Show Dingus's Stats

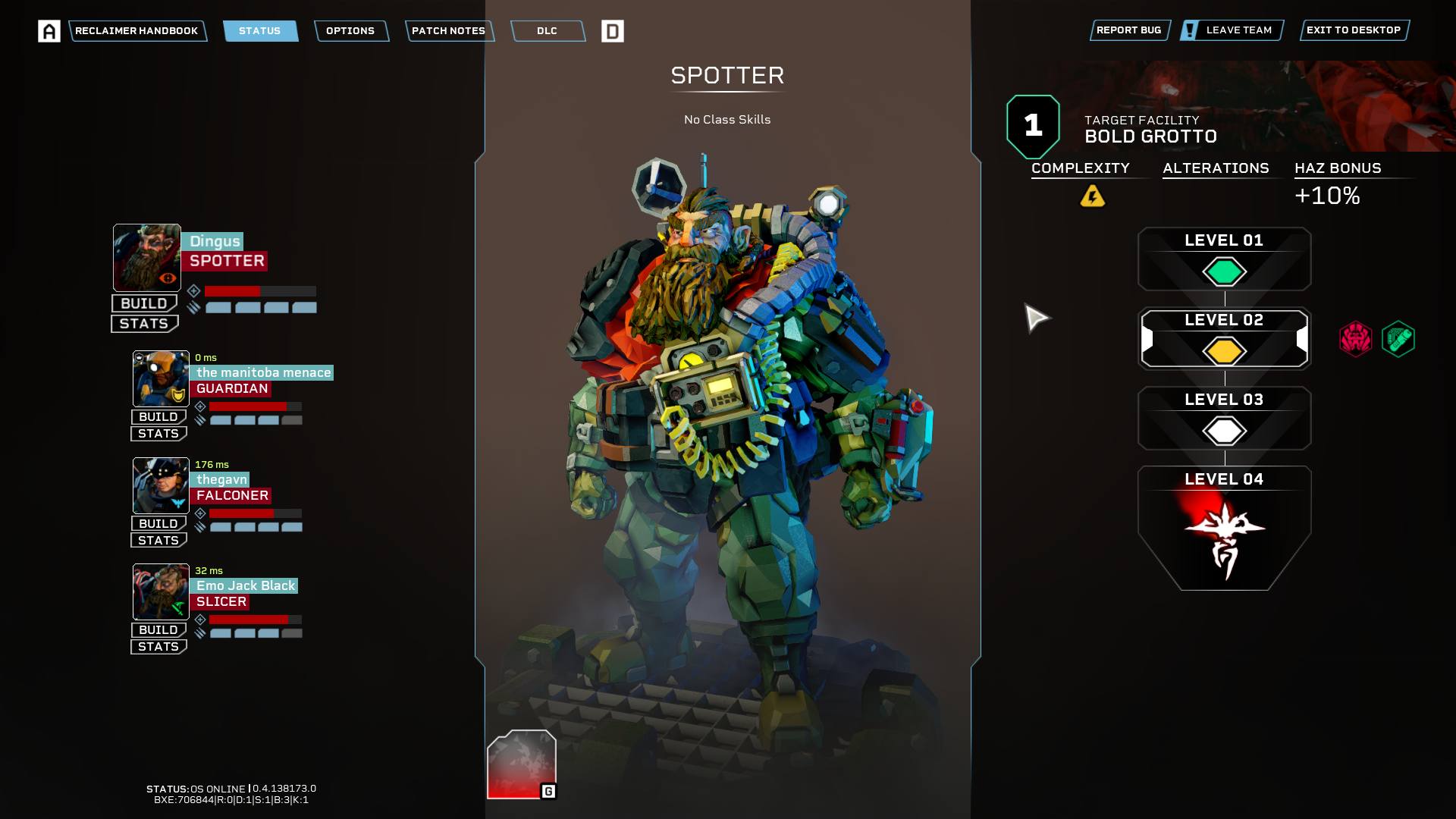(x=144, y=324)
